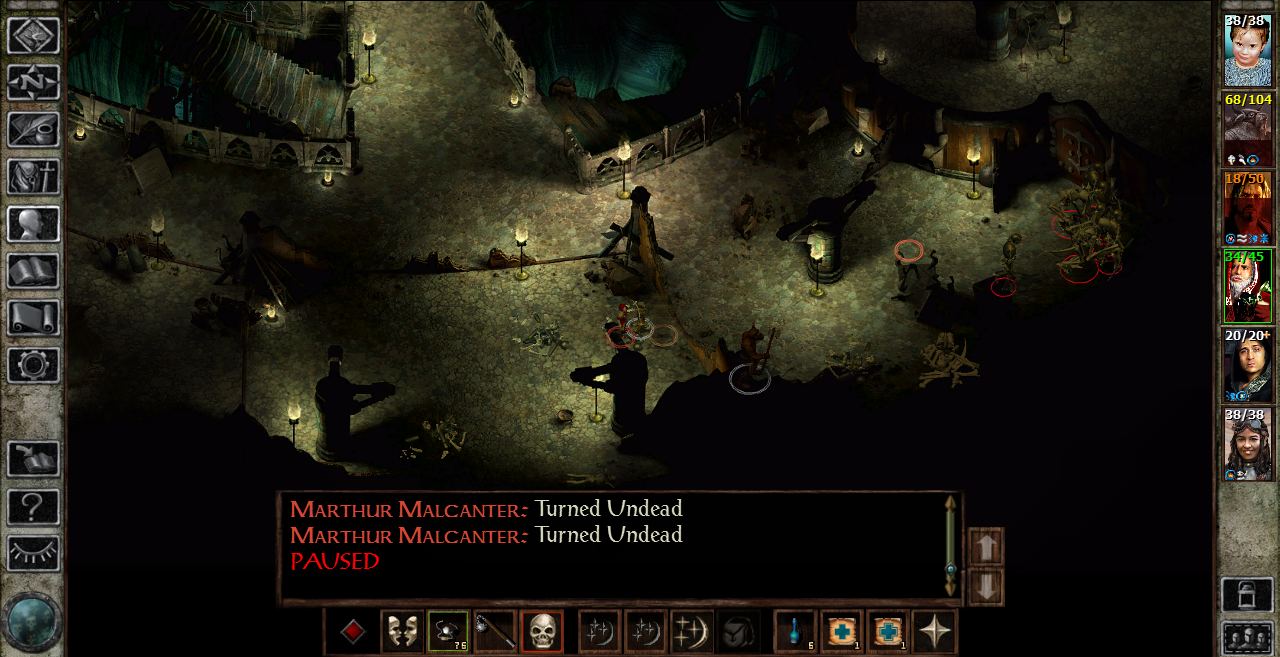Select all party members button
The image size is (1280, 657).
click(x=1247, y=637)
